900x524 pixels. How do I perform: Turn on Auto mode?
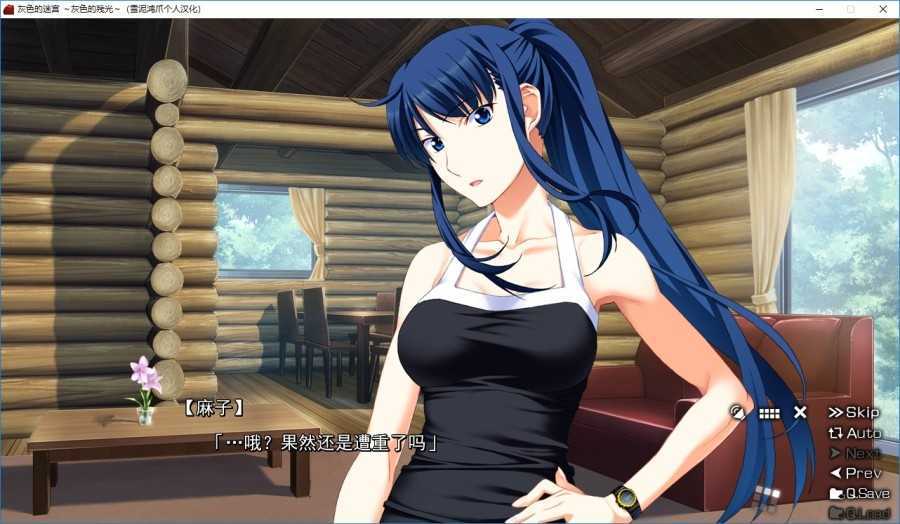tap(854, 433)
